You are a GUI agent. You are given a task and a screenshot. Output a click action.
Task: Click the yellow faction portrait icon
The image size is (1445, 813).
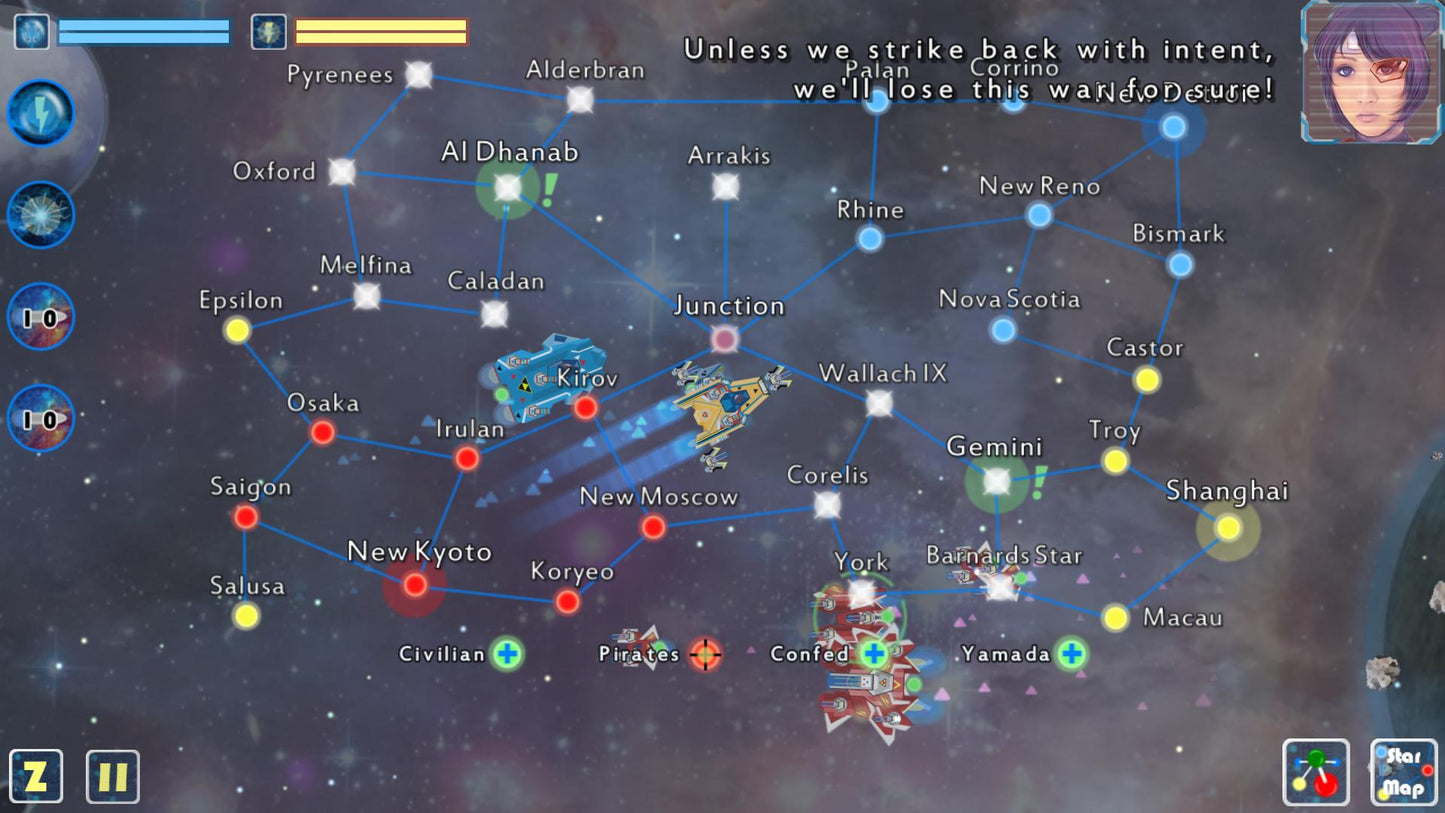pyautogui.click(x=268, y=30)
